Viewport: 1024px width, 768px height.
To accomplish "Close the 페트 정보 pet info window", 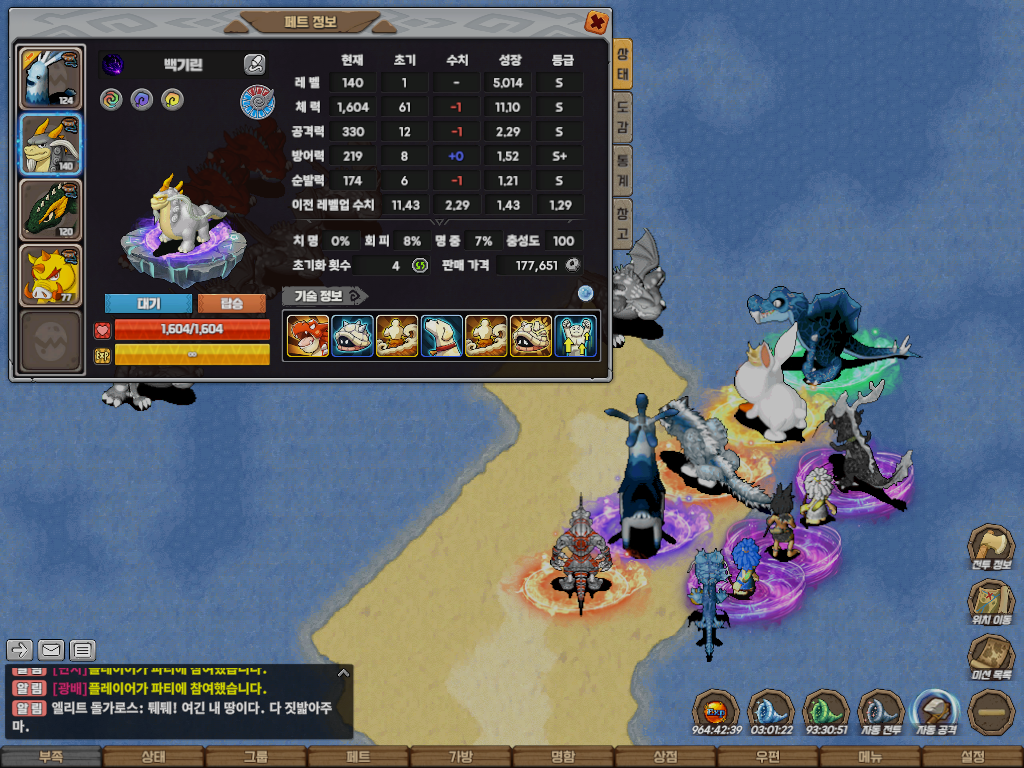I will [x=595, y=21].
